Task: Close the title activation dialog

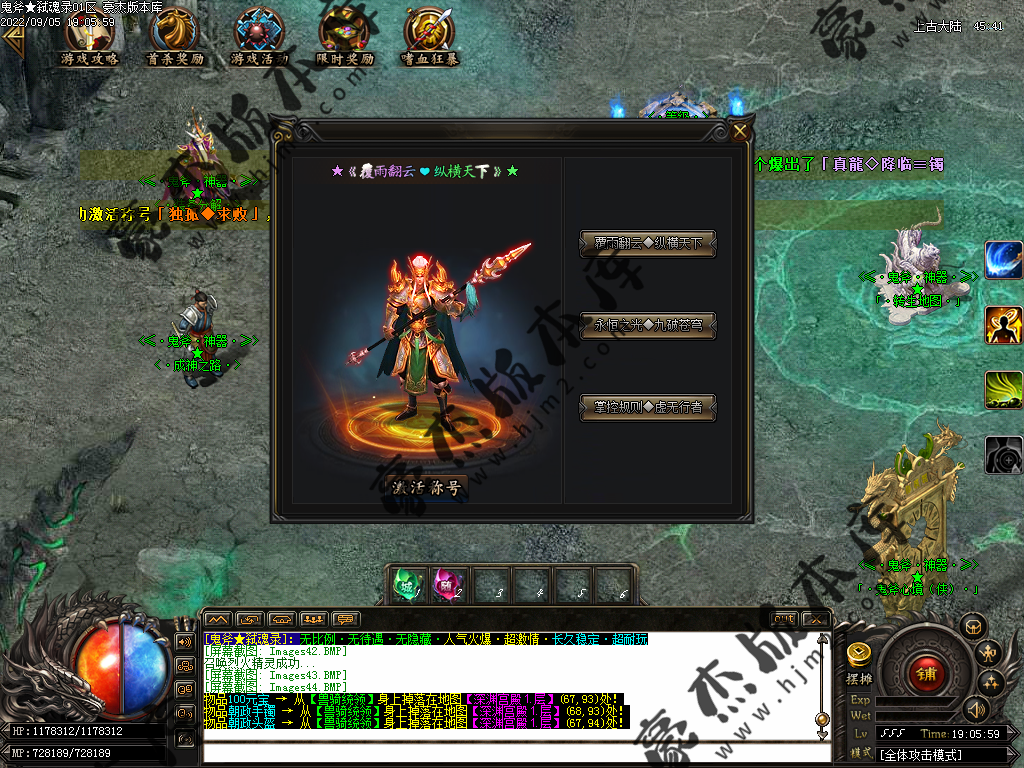Action: click(740, 131)
